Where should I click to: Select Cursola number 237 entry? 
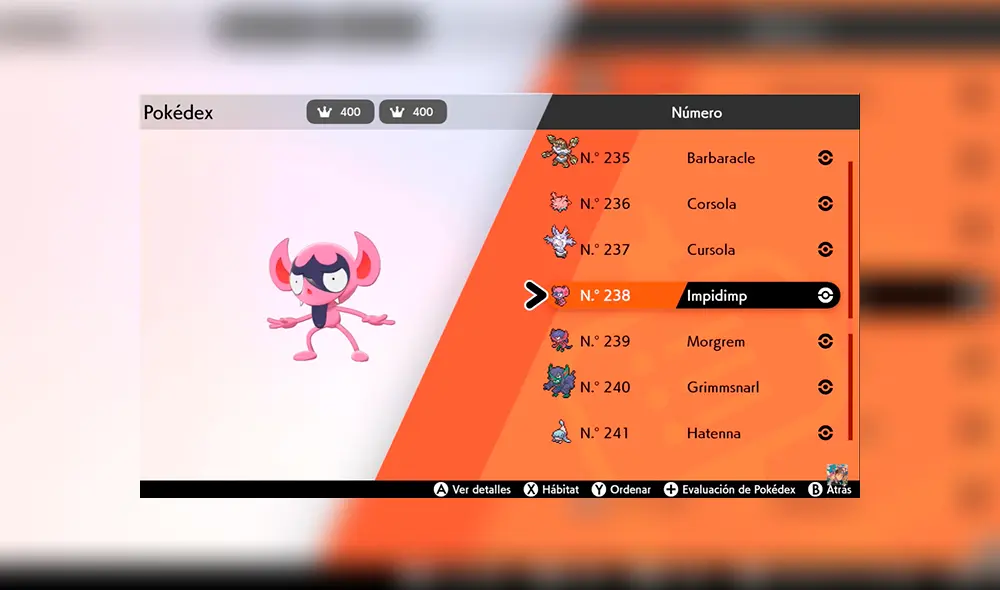710,250
